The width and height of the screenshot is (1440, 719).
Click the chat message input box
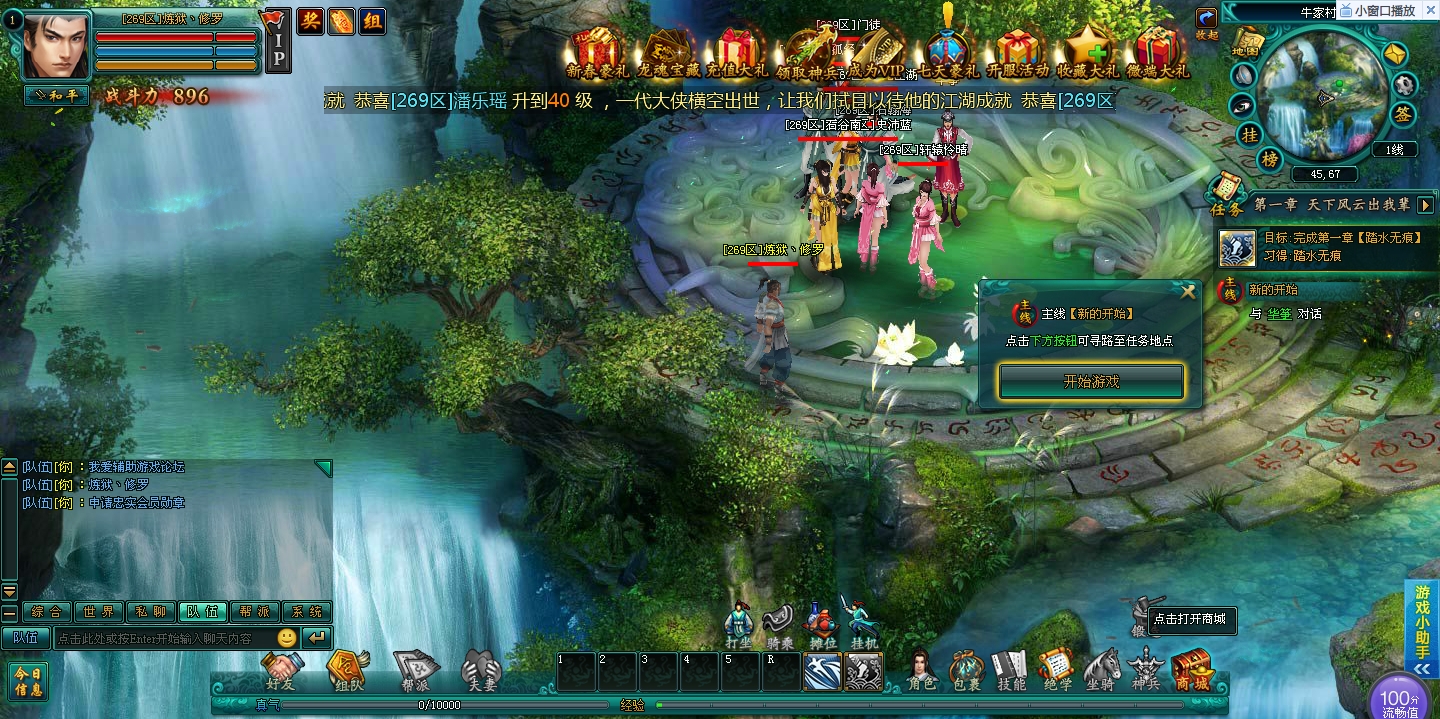tap(163, 638)
